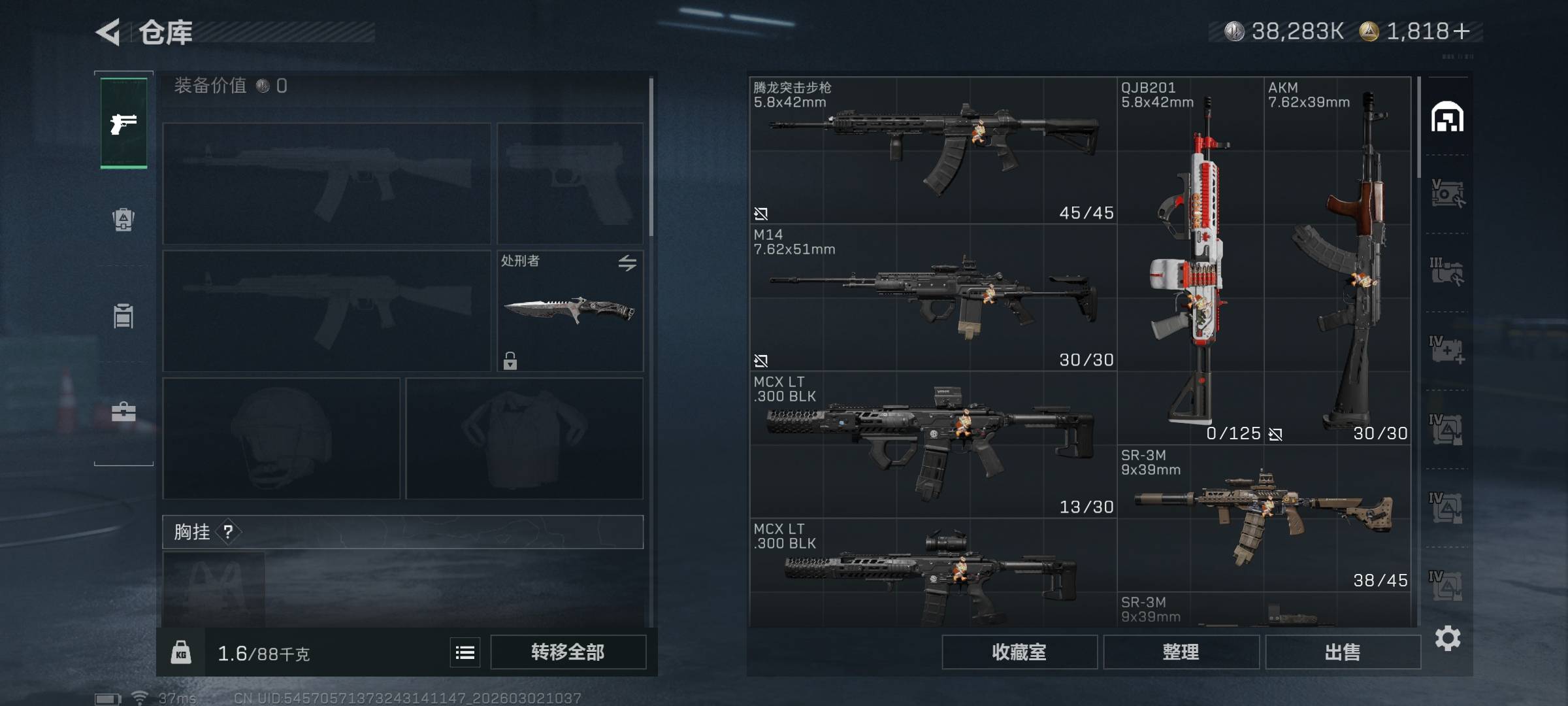Open stash settings via the gear icon
The image size is (1568, 706).
1448,638
